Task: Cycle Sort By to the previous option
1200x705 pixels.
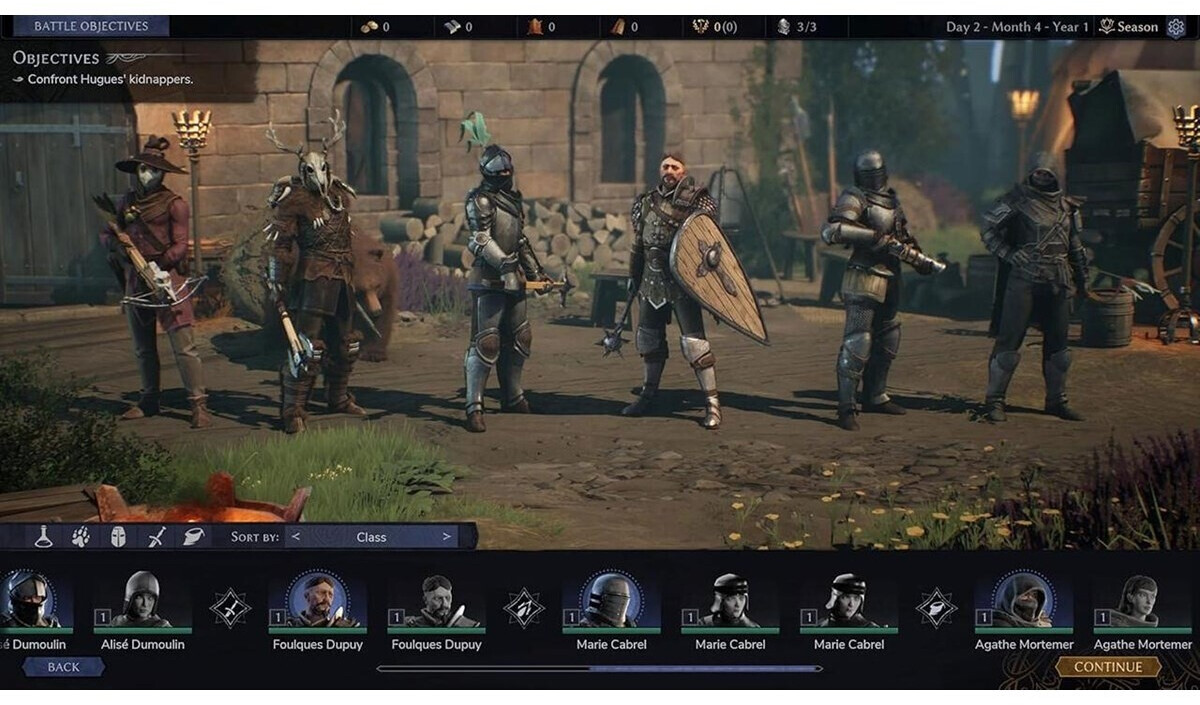Action: pyautogui.click(x=295, y=537)
